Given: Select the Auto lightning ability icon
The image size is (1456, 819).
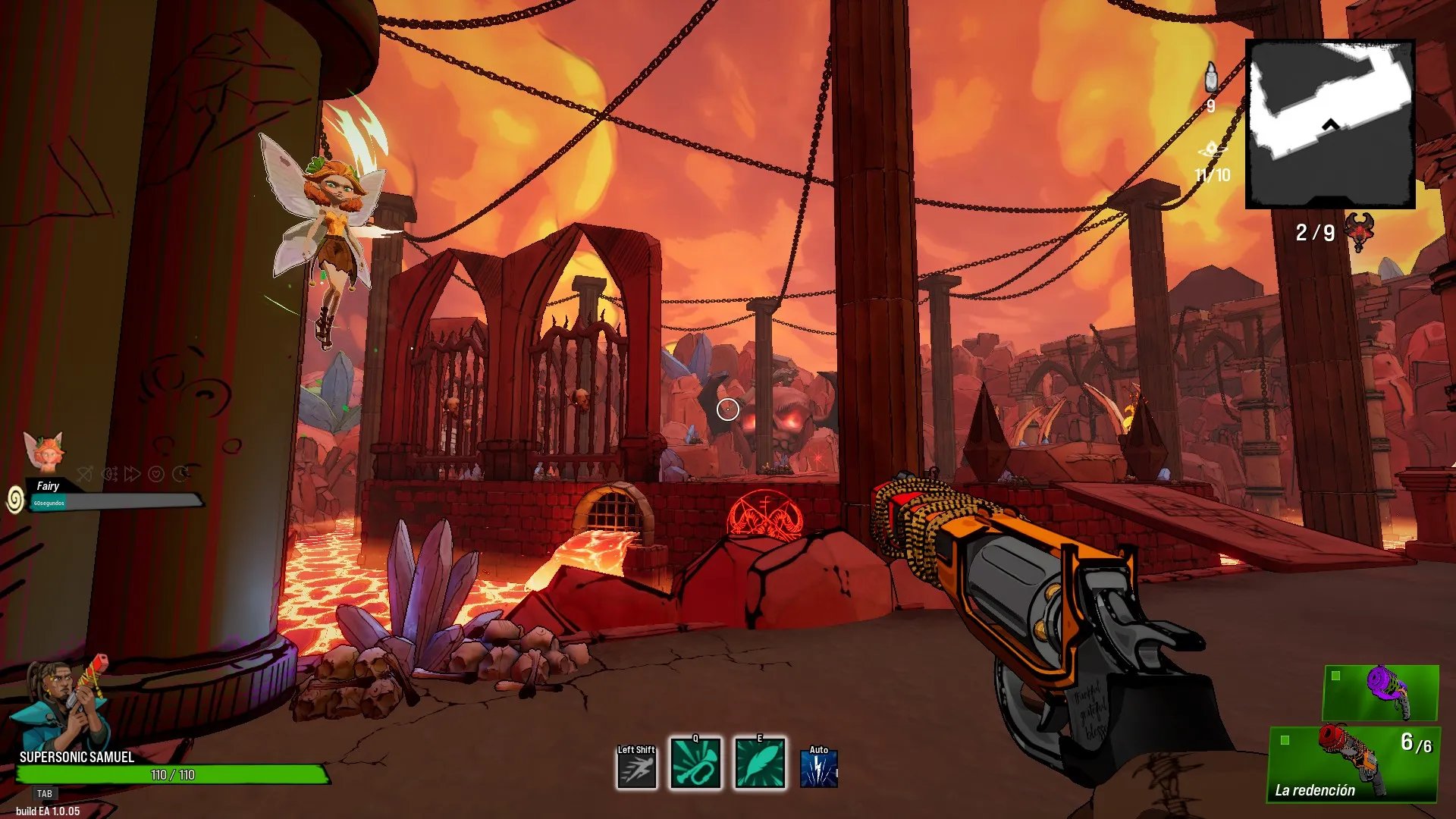Looking at the screenshot, I should (x=819, y=768).
